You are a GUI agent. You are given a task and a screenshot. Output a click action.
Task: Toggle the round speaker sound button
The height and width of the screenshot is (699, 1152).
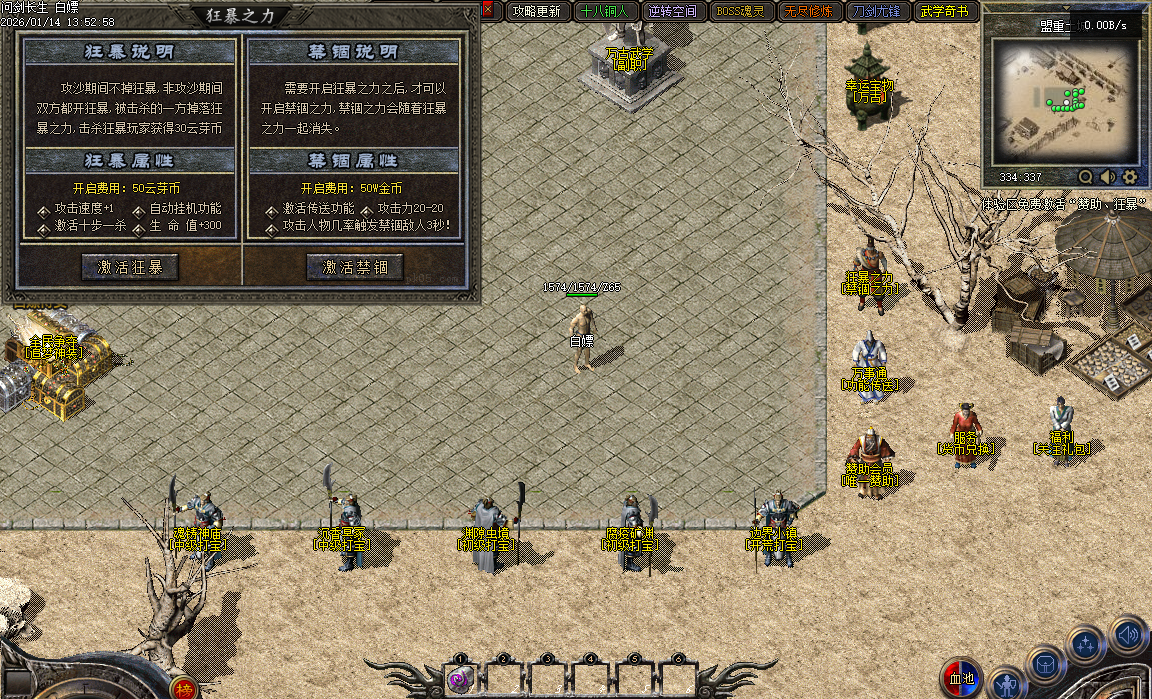1128,634
